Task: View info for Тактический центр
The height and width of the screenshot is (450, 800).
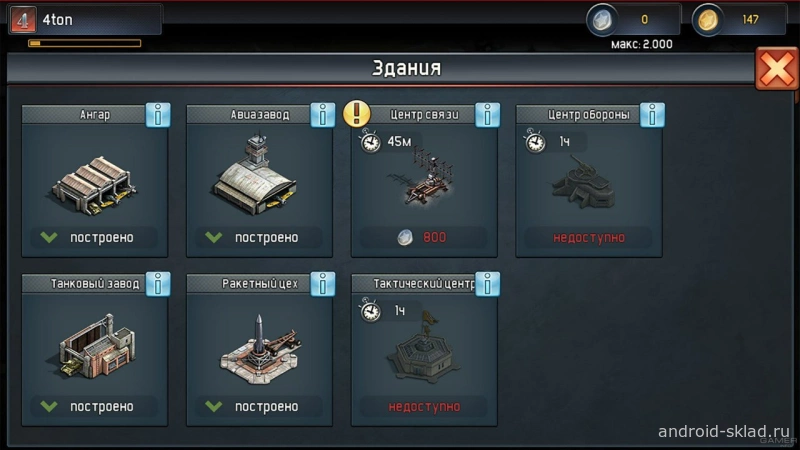Action: click(487, 284)
